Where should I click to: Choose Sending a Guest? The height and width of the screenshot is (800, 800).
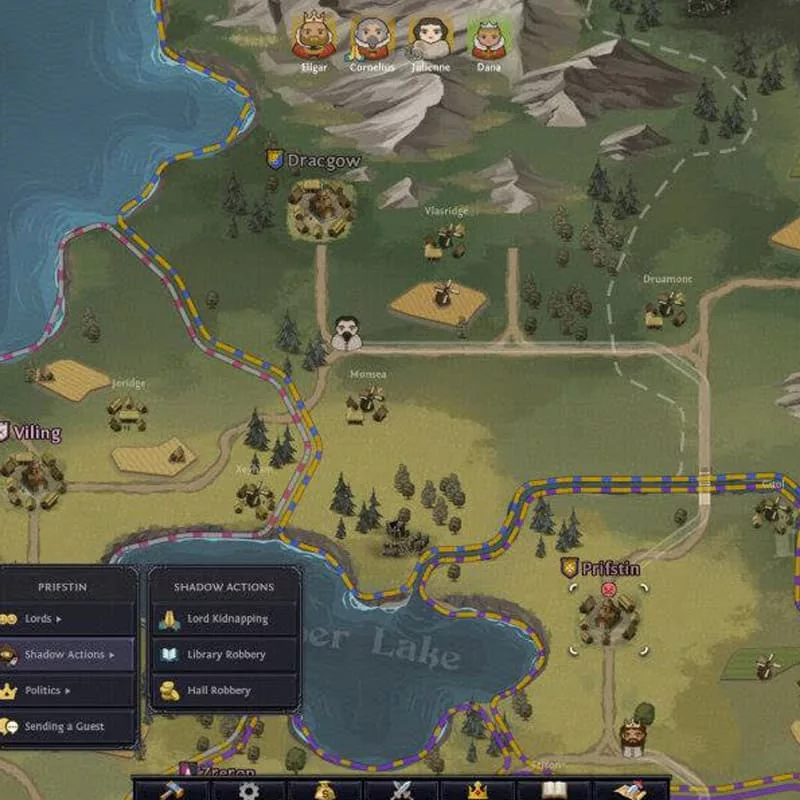click(x=67, y=727)
